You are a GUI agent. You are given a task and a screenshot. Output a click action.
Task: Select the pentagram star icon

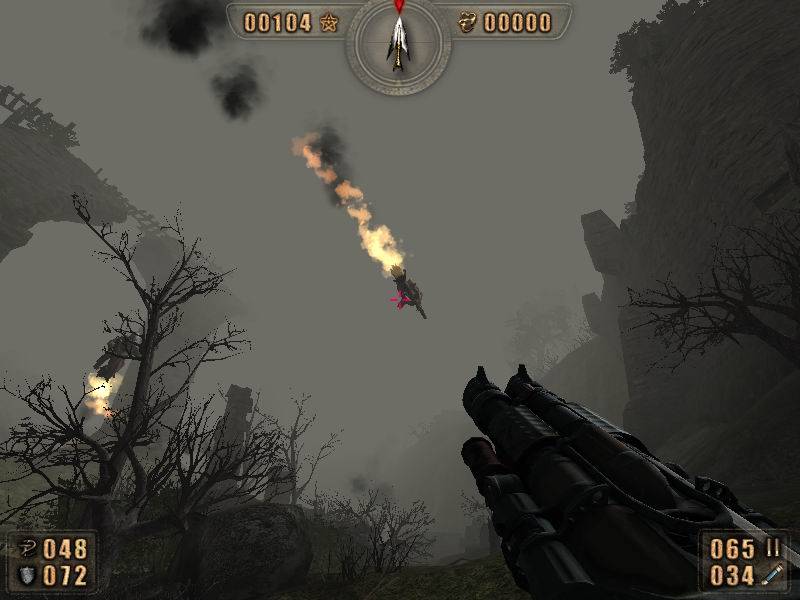point(329,23)
